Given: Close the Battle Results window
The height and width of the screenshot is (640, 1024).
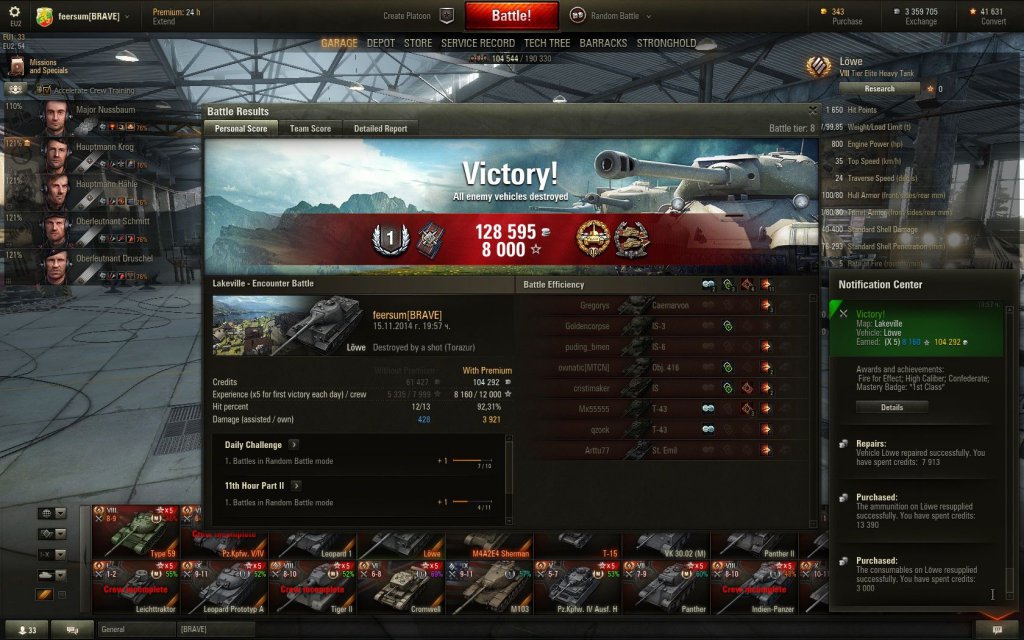Looking at the screenshot, I should 813,110.
